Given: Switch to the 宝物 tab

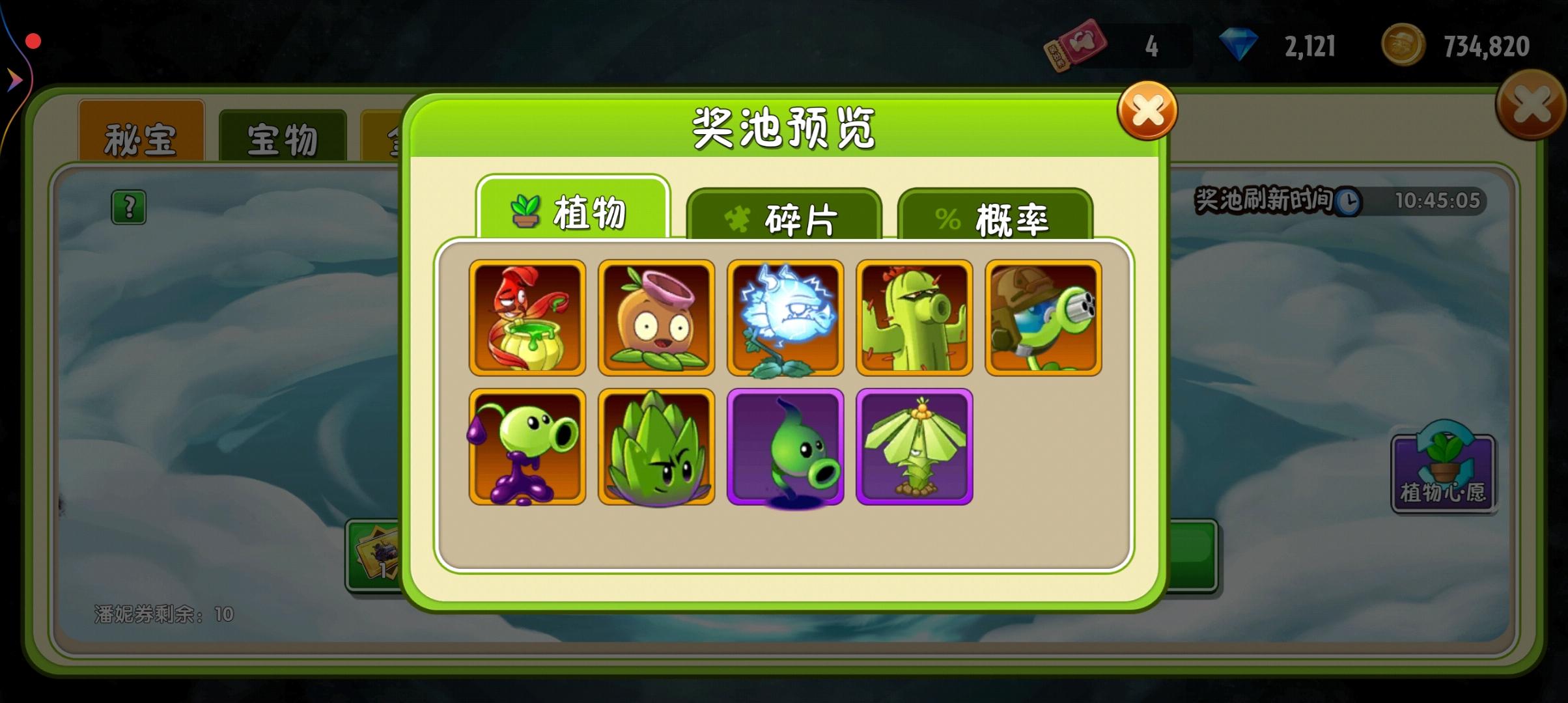Looking at the screenshot, I should [x=283, y=135].
